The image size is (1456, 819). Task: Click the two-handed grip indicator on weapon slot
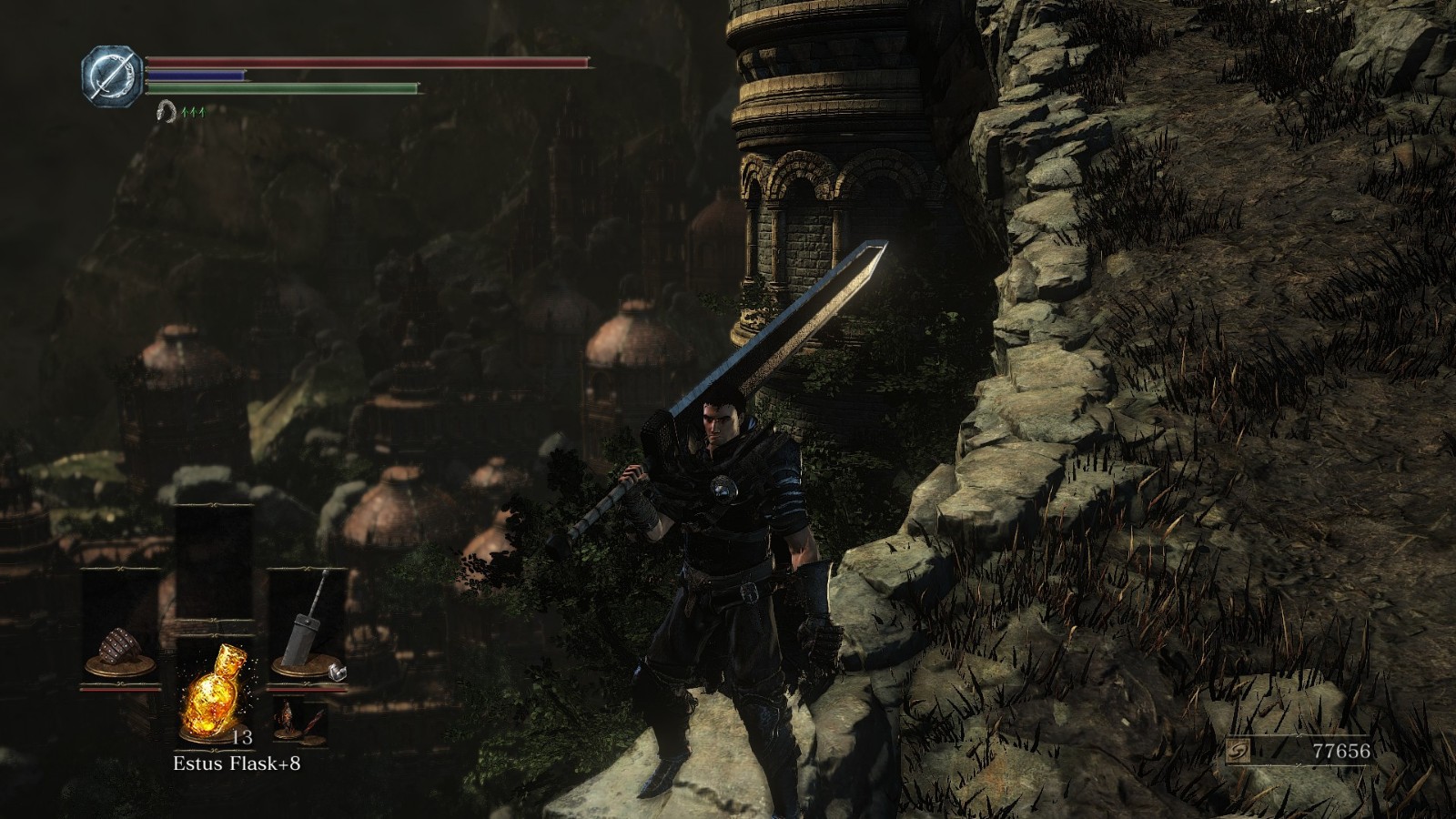click(337, 672)
